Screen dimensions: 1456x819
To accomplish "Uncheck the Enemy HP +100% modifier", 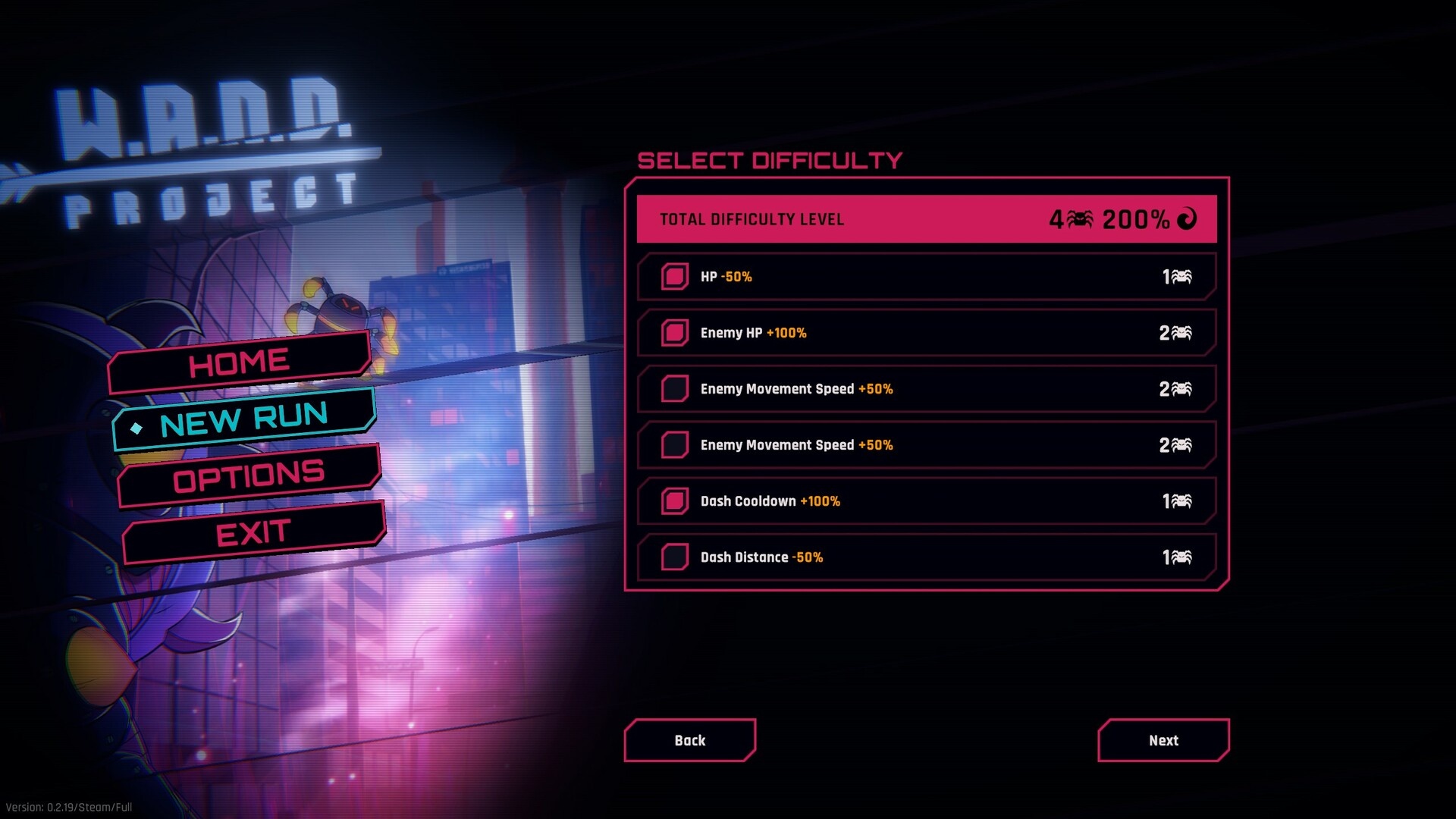I will tap(674, 333).
